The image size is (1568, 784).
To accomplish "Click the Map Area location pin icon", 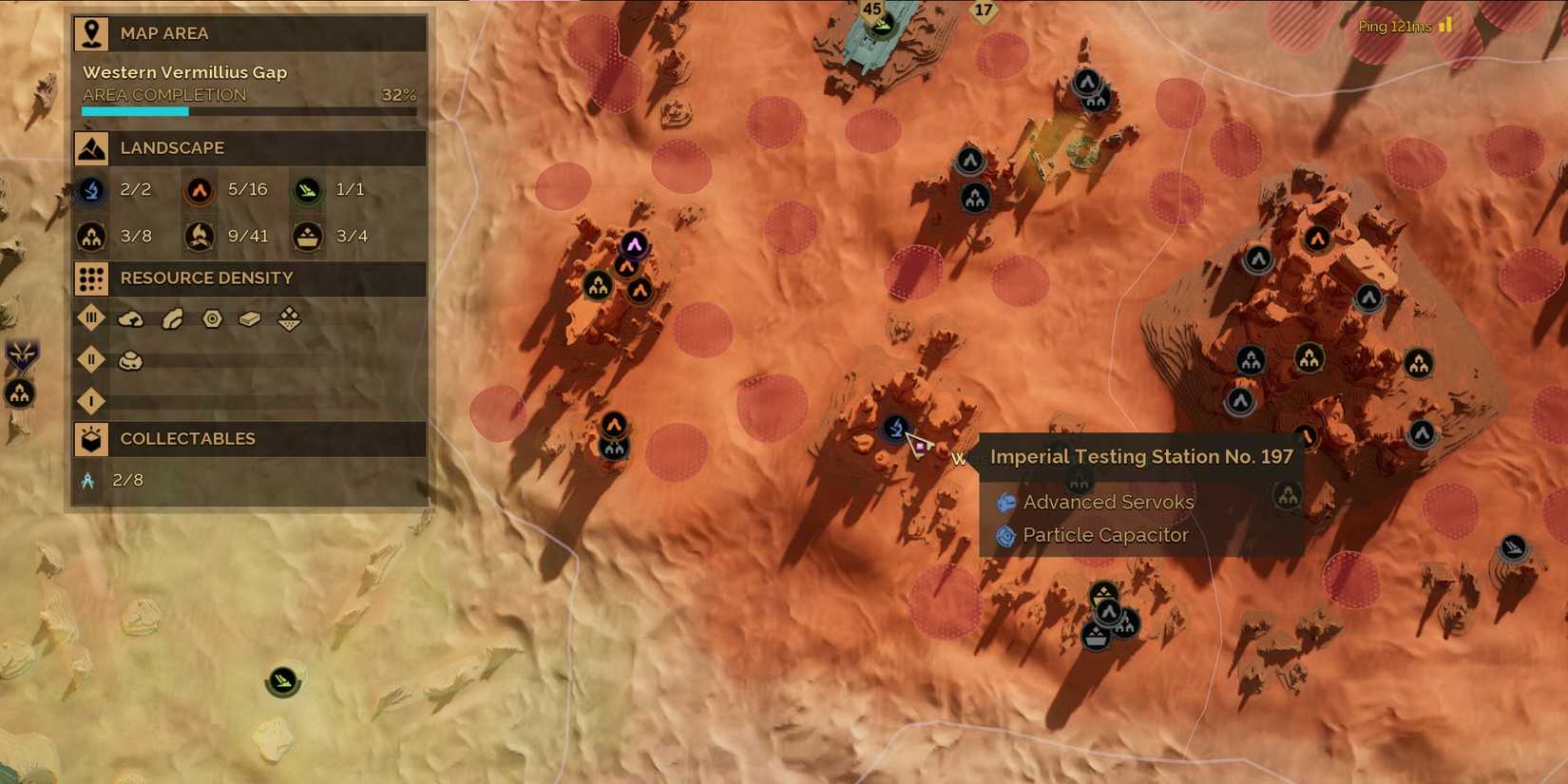I will coord(91,32).
